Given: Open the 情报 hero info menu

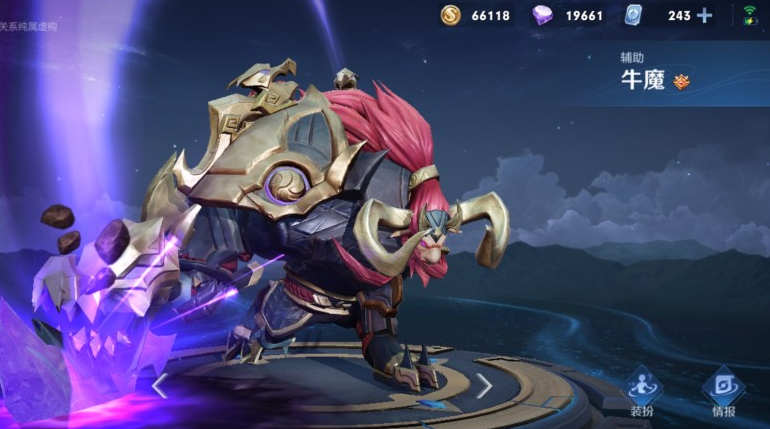Looking at the screenshot, I should [x=722, y=392].
